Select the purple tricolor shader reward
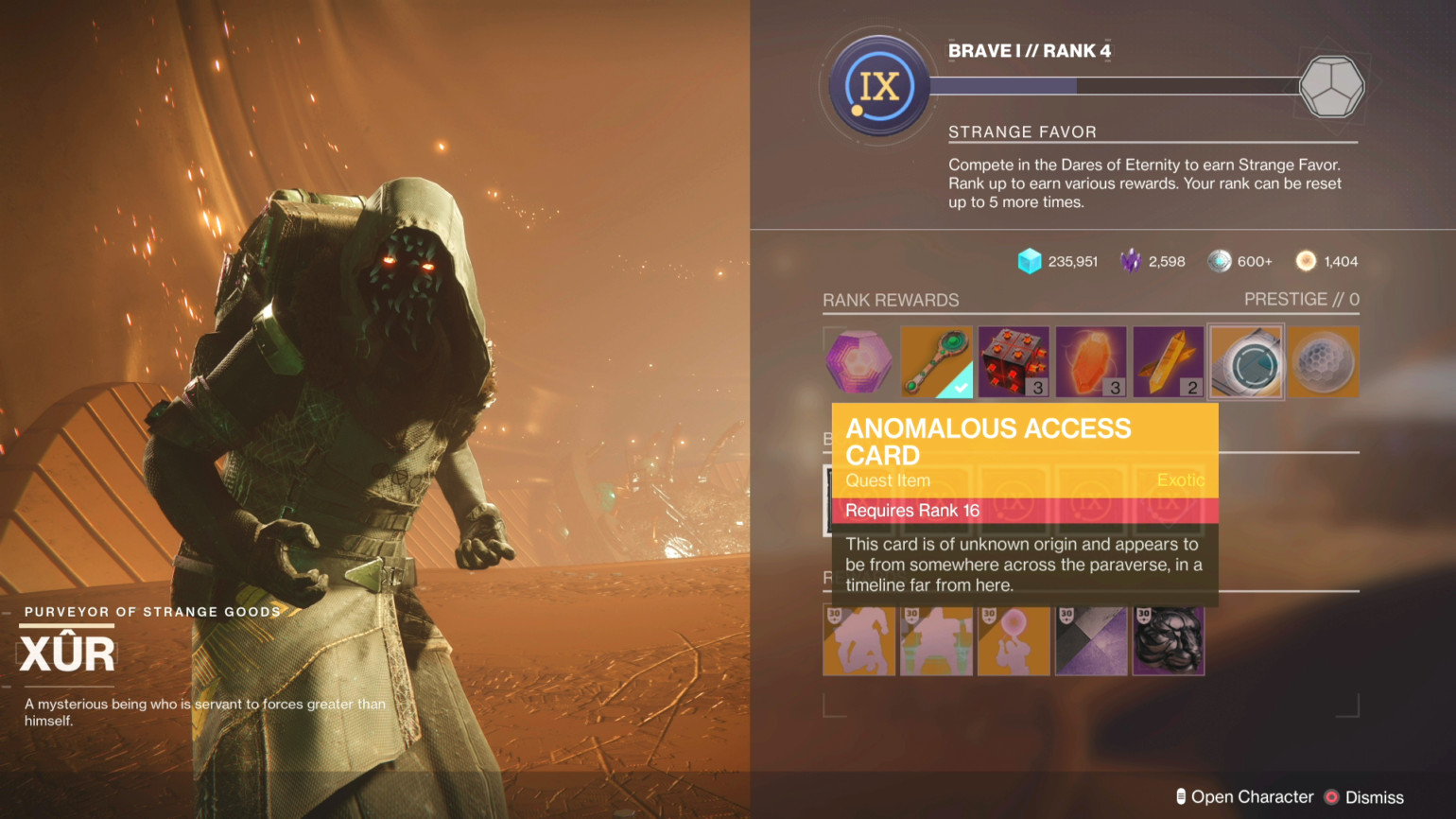 tap(1091, 640)
